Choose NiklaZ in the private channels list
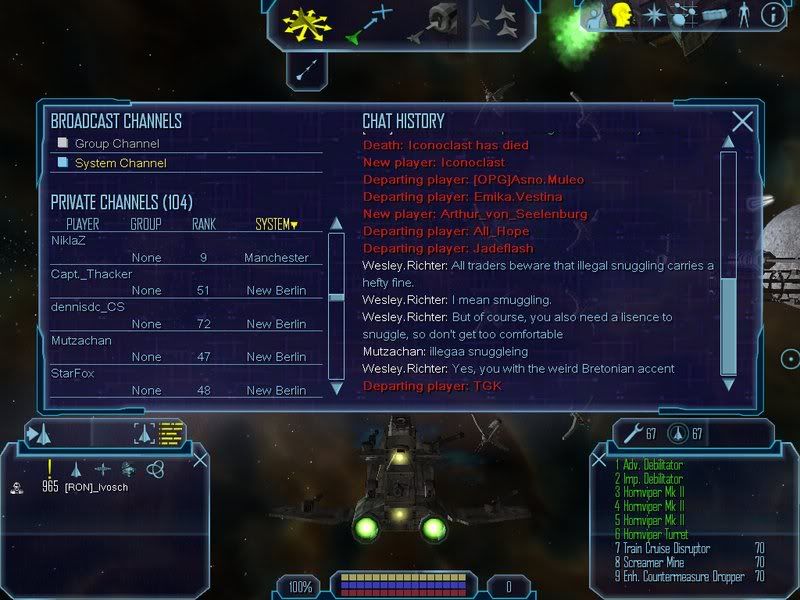Viewport: 800px width, 600px height. (x=70, y=241)
